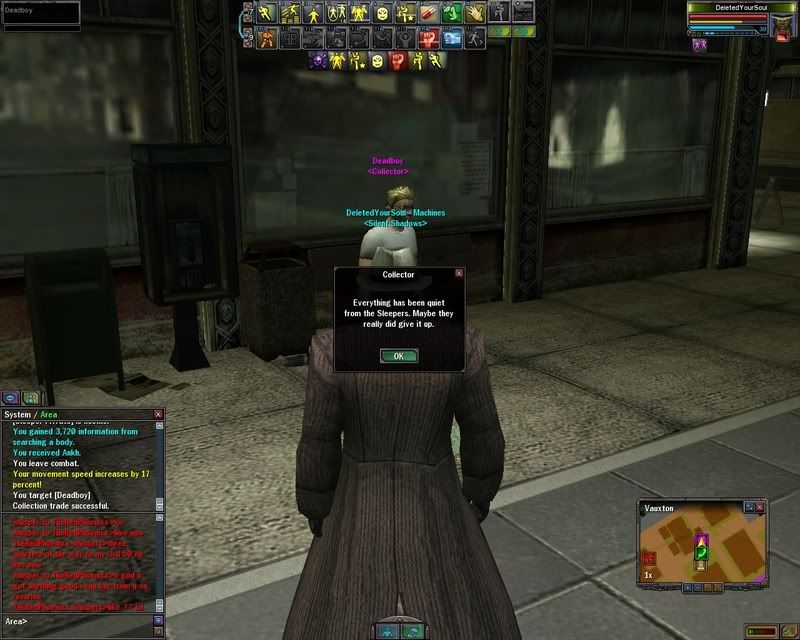Close the System / Area chat window
The height and width of the screenshot is (640, 800).
click(158, 414)
